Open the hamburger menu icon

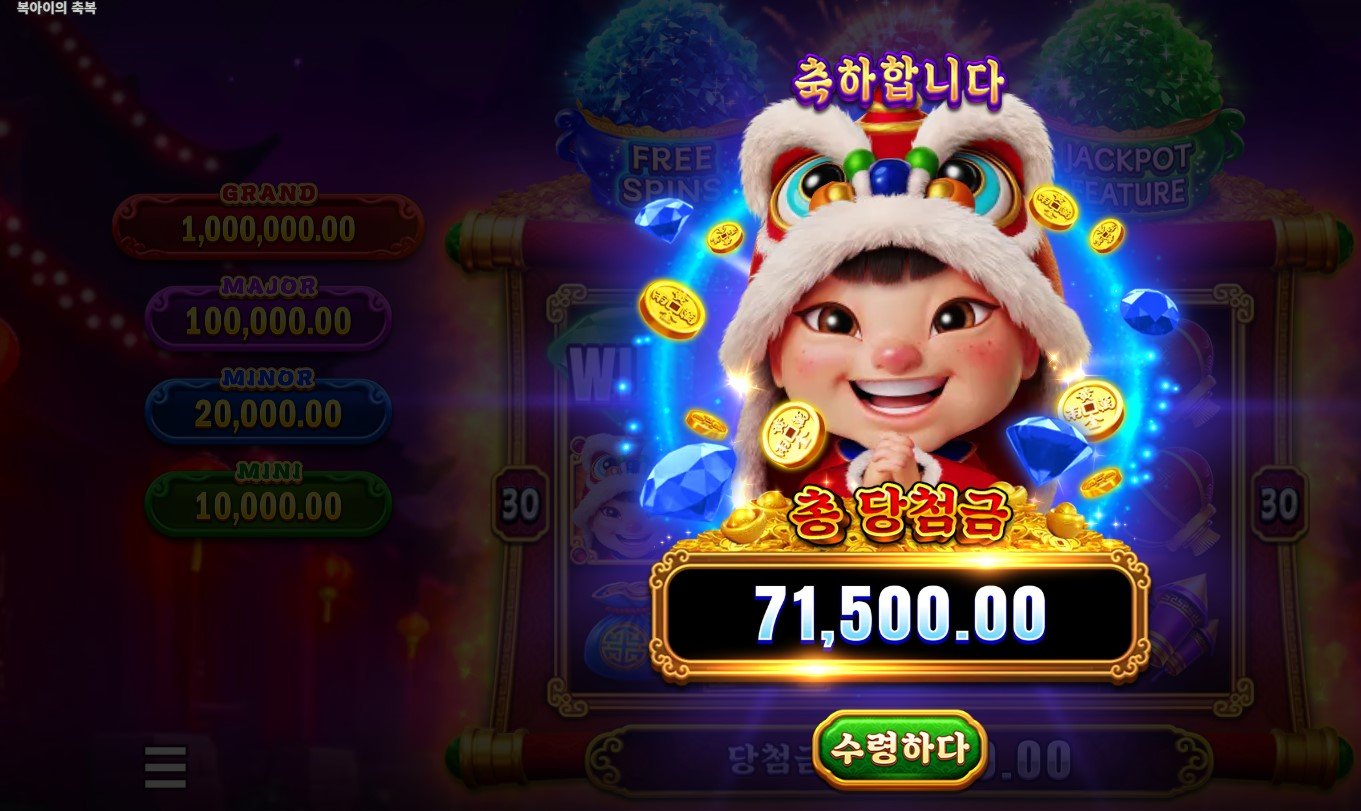tap(166, 767)
